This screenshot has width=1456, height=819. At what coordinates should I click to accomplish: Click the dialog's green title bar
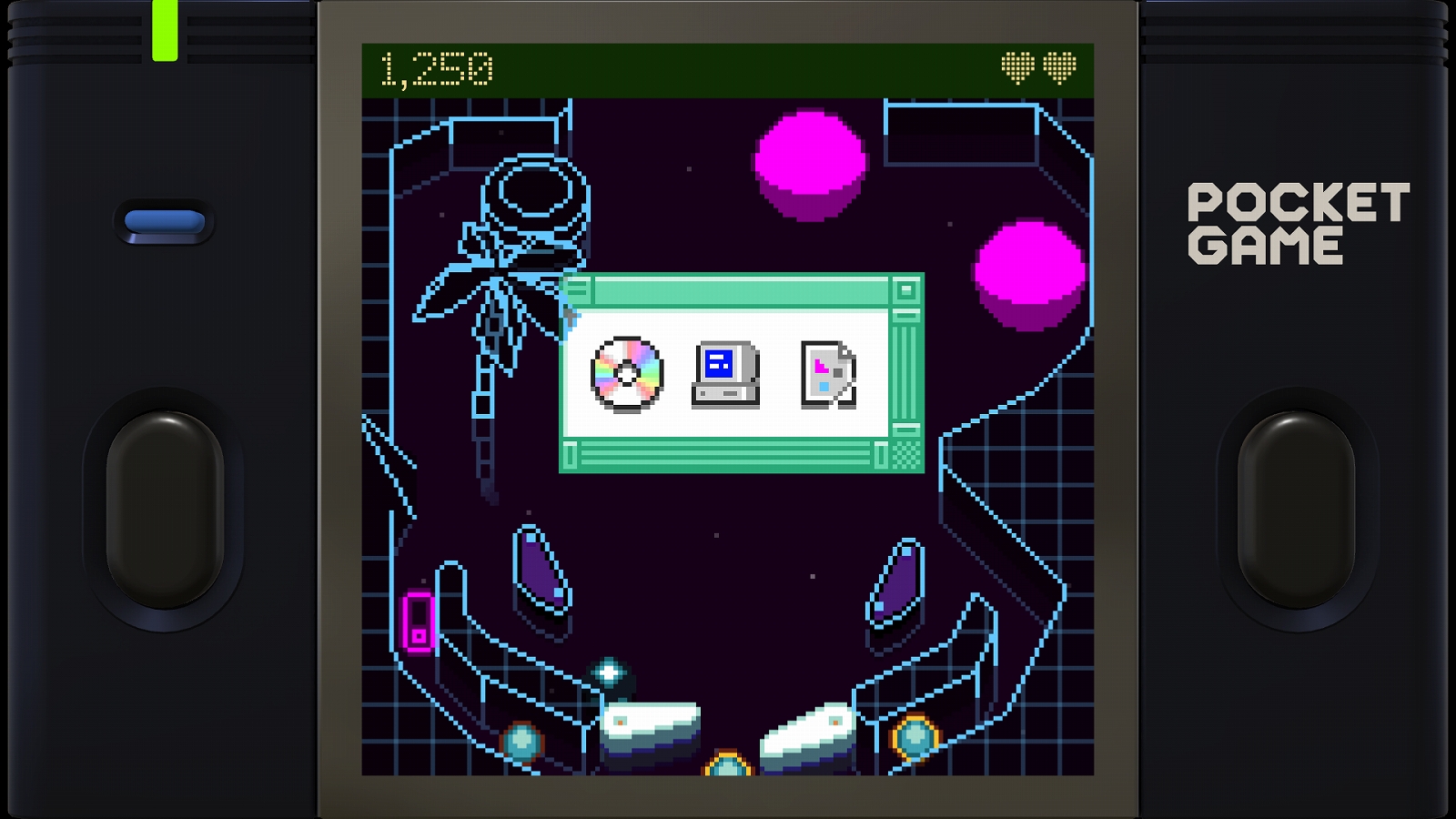(737, 289)
